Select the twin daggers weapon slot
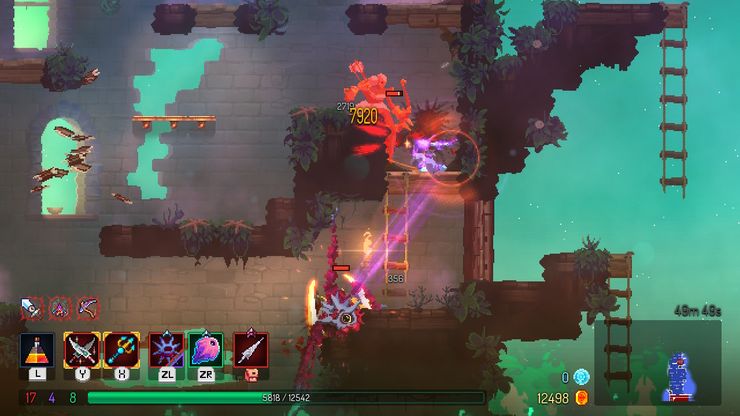 click(80, 351)
